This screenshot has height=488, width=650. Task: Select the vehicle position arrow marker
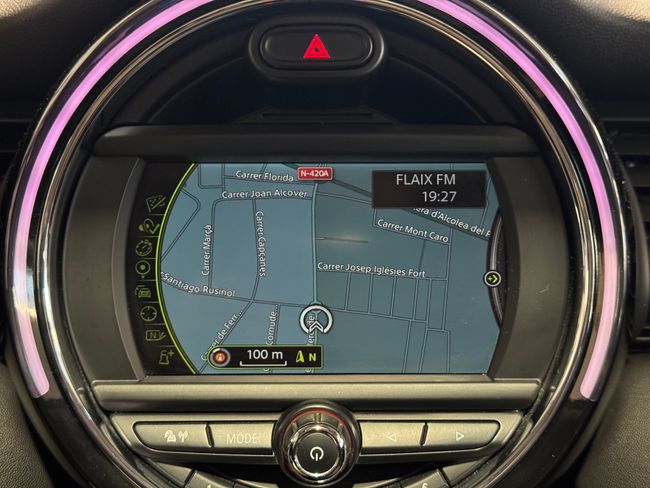click(x=313, y=320)
